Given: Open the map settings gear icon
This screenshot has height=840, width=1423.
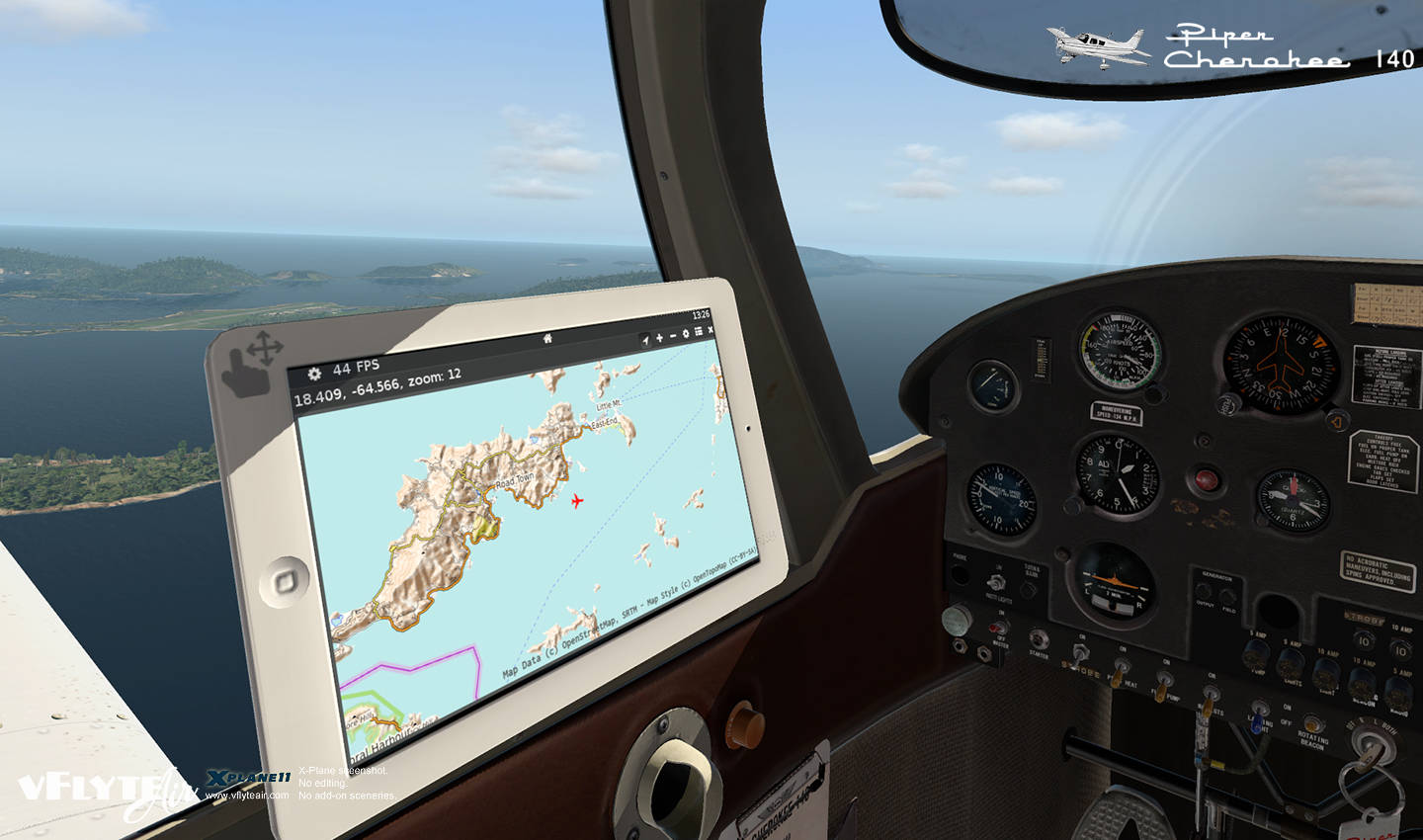Looking at the screenshot, I should coord(686,334).
